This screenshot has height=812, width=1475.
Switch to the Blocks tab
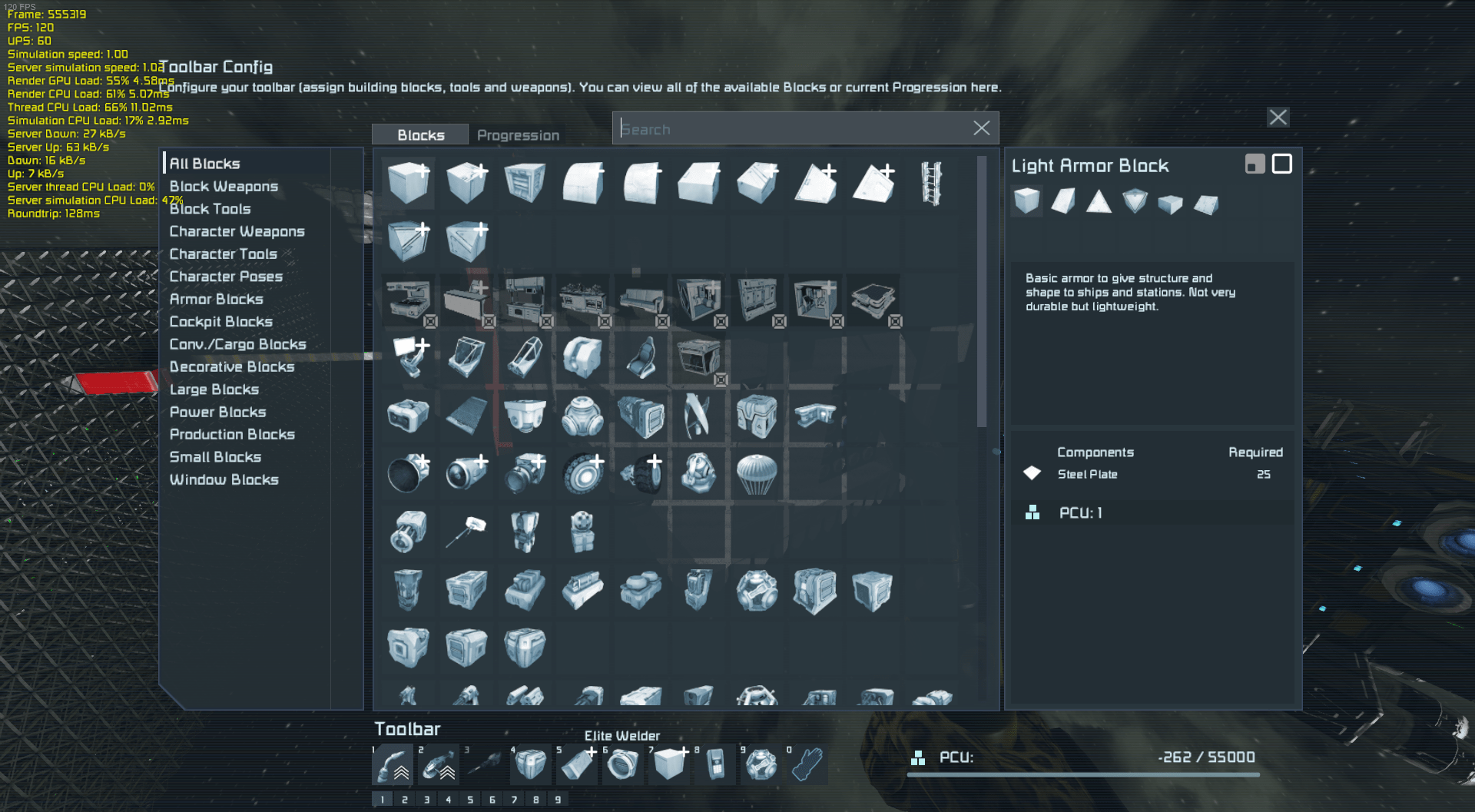(x=419, y=134)
